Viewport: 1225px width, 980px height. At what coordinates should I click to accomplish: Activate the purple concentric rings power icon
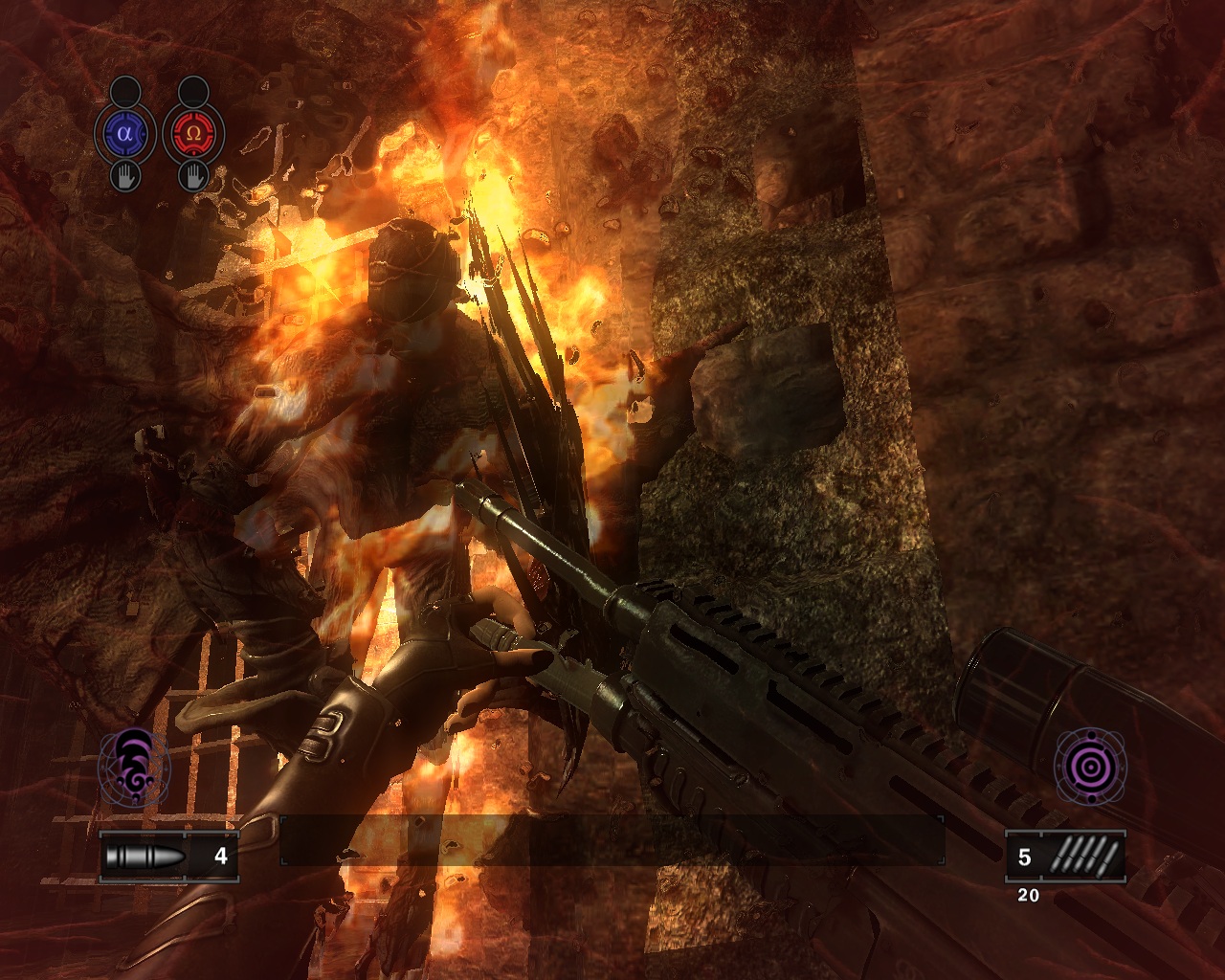pyautogui.click(x=1089, y=766)
